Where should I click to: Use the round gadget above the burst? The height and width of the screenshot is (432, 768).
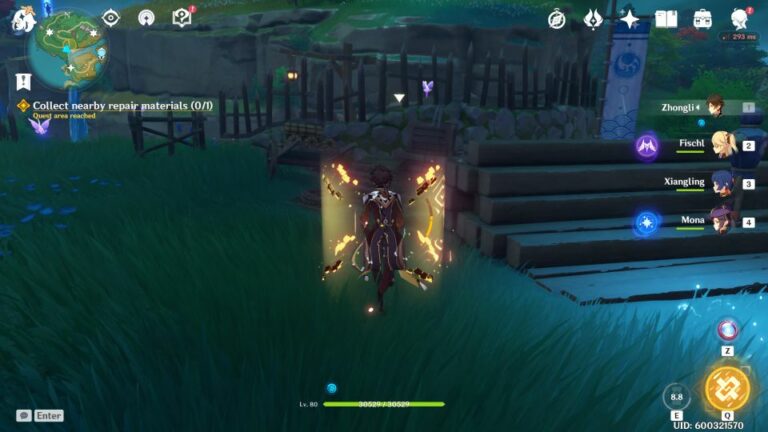click(727, 330)
